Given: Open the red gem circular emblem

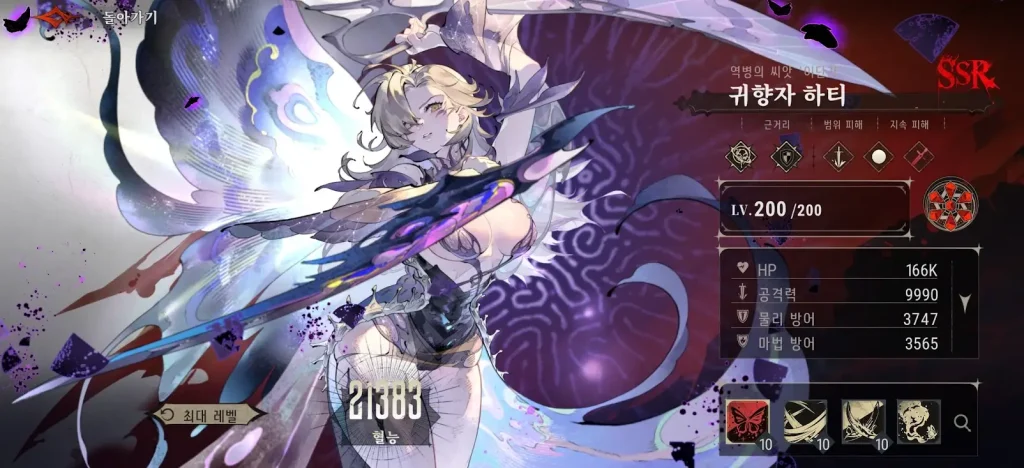Looking at the screenshot, I should 951,205.
